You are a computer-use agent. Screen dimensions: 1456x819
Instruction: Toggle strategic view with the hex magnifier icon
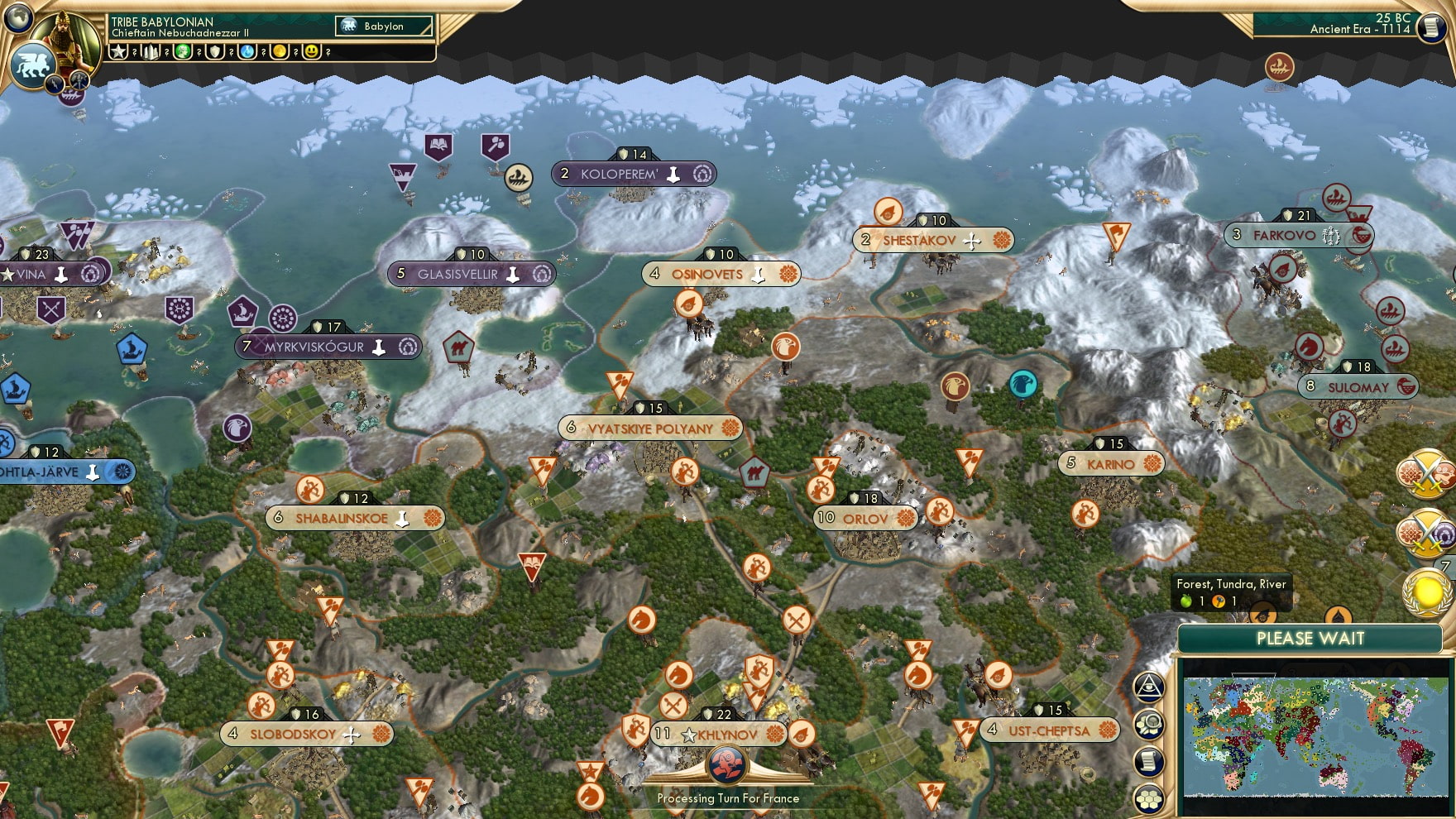point(1147,722)
